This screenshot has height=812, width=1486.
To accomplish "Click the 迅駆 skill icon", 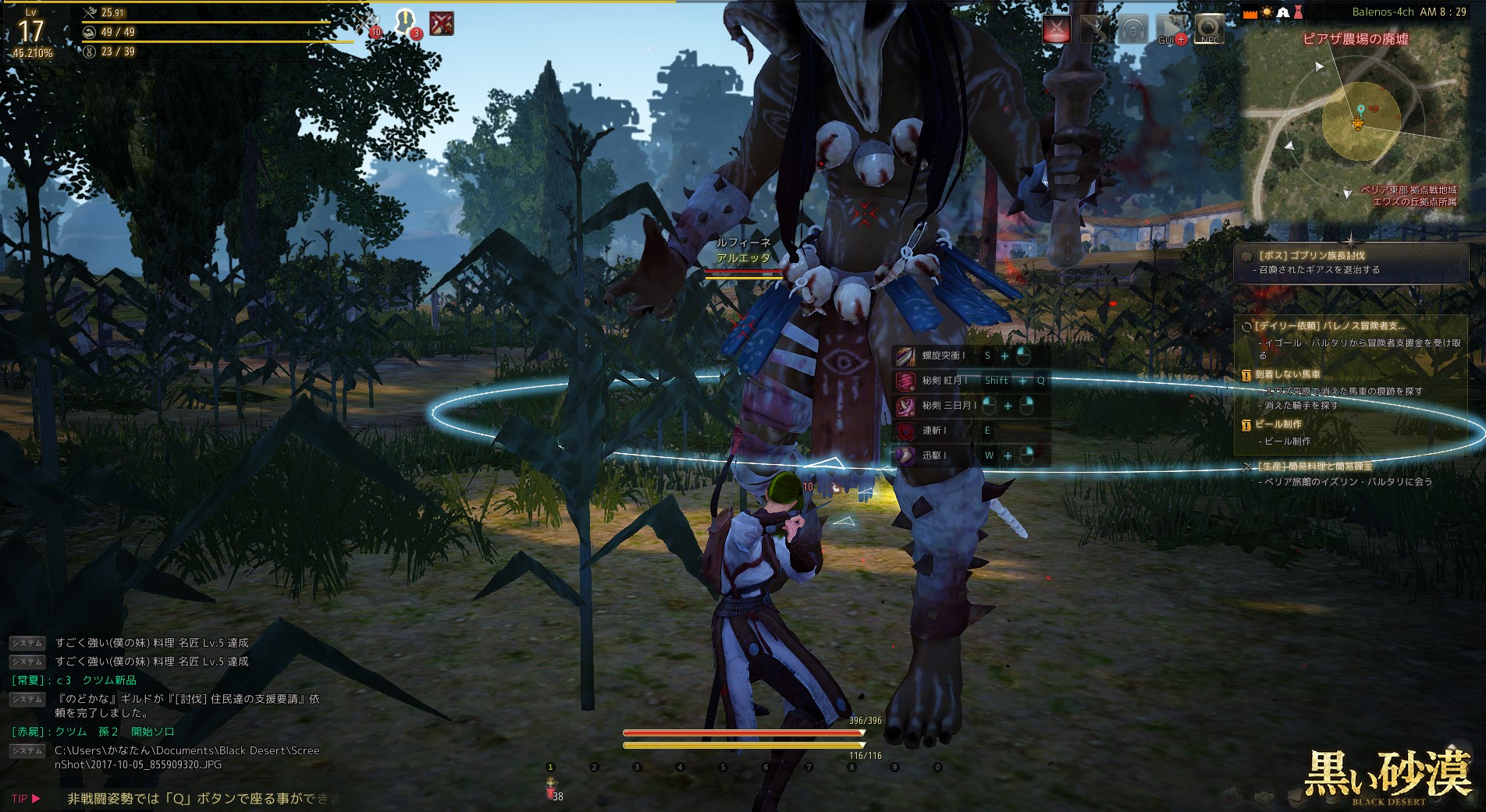I will click(905, 456).
